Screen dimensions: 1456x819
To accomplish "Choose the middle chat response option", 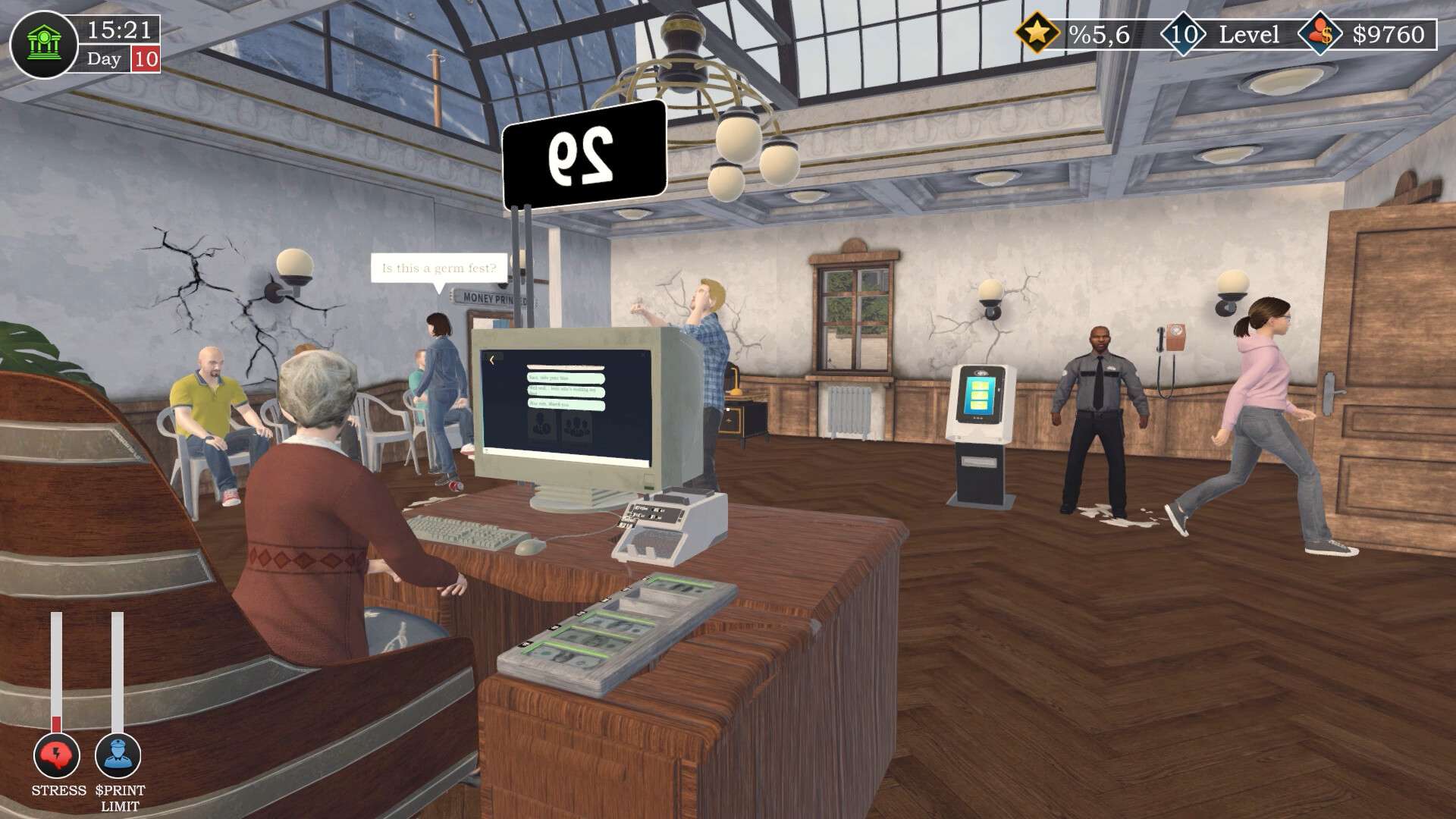I will (x=566, y=392).
